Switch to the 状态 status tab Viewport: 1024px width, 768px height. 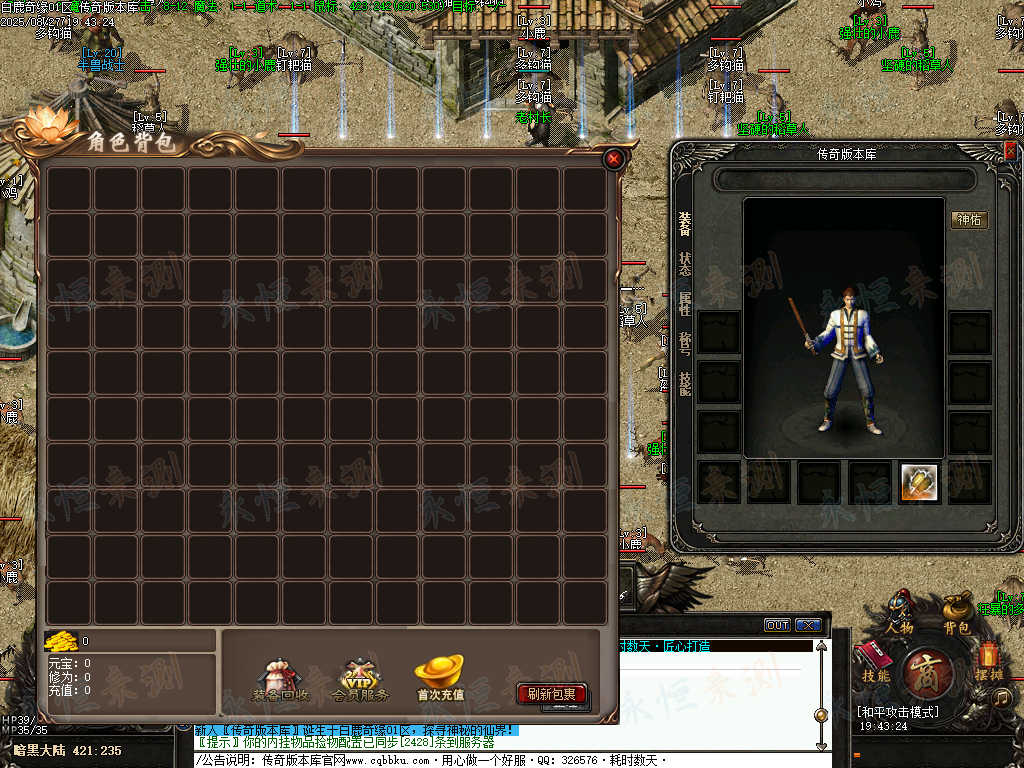pyautogui.click(x=685, y=264)
